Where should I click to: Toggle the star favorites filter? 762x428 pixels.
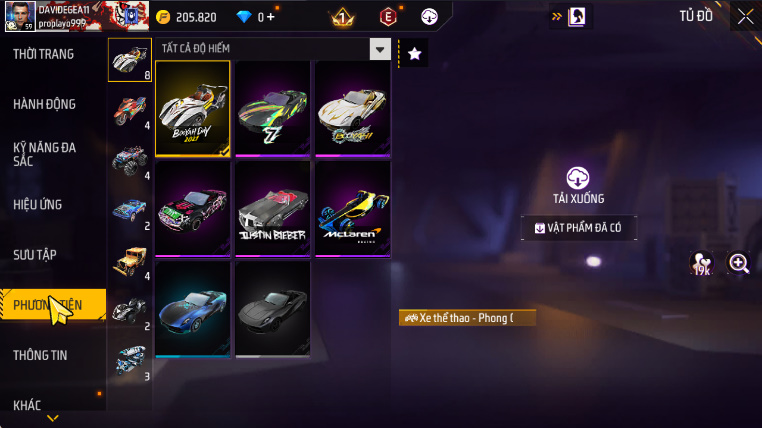pos(415,54)
